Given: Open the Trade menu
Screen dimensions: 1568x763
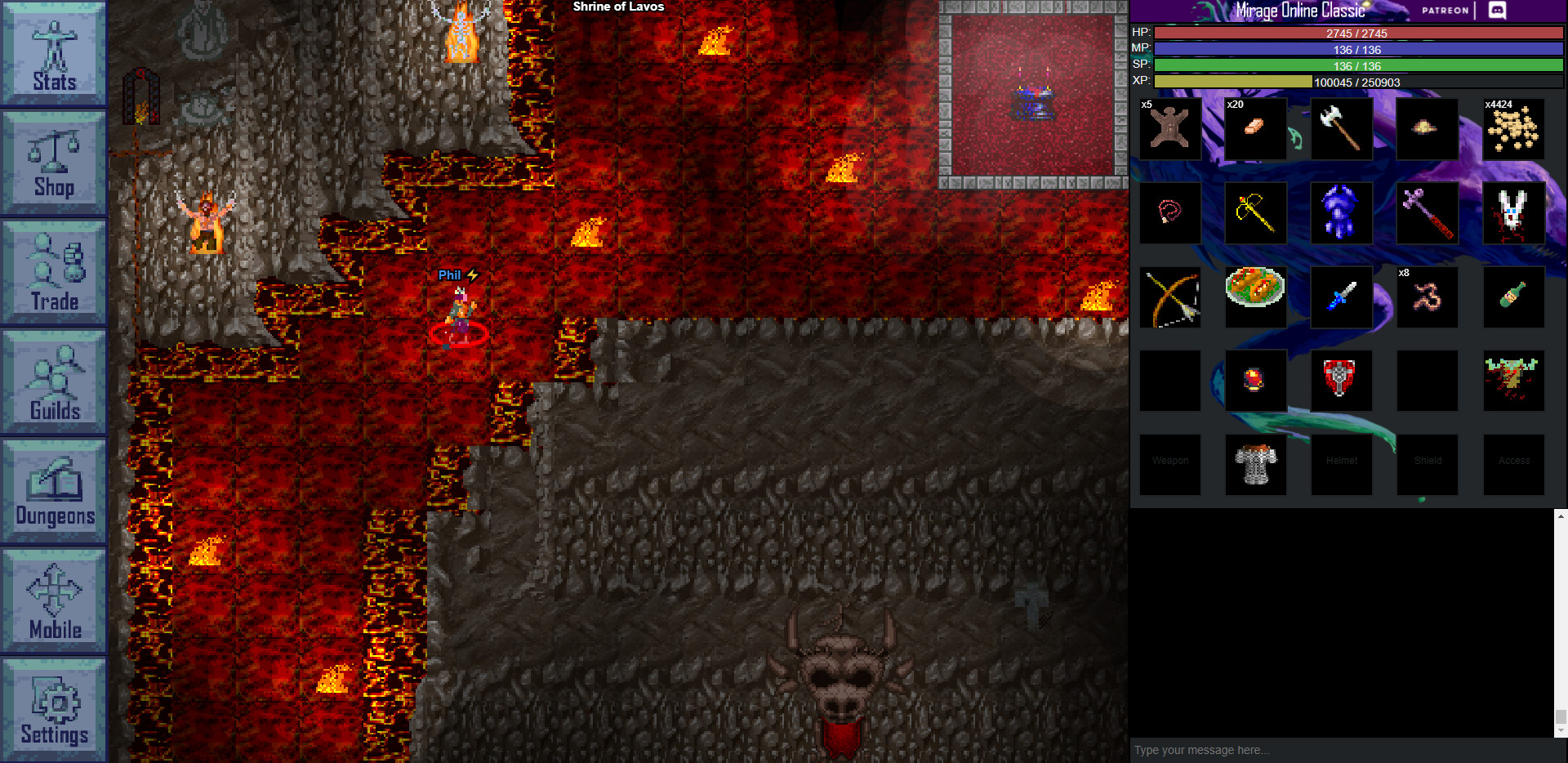Looking at the screenshot, I should [54, 273].
